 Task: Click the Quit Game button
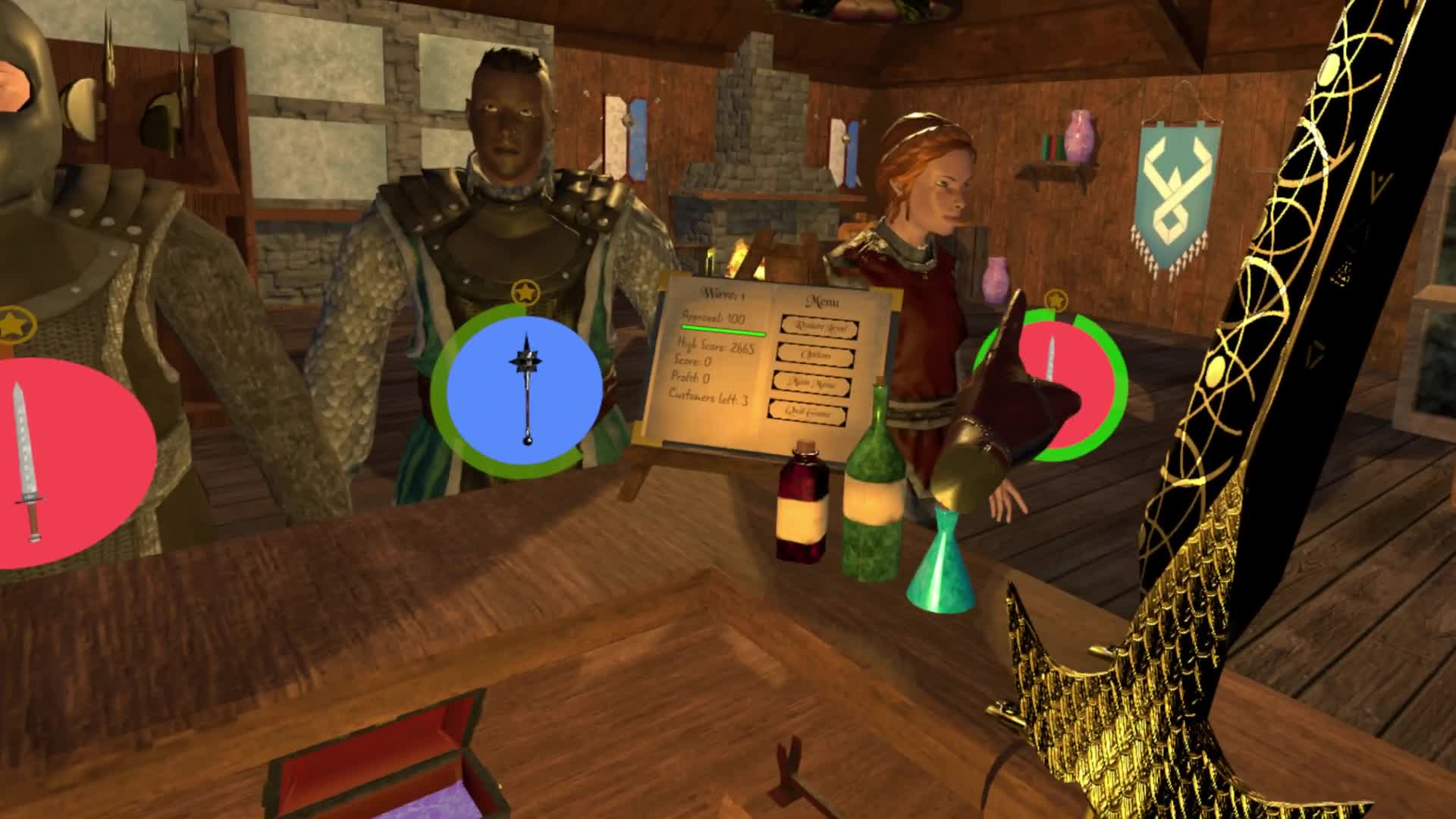click(x=808, y=413)
